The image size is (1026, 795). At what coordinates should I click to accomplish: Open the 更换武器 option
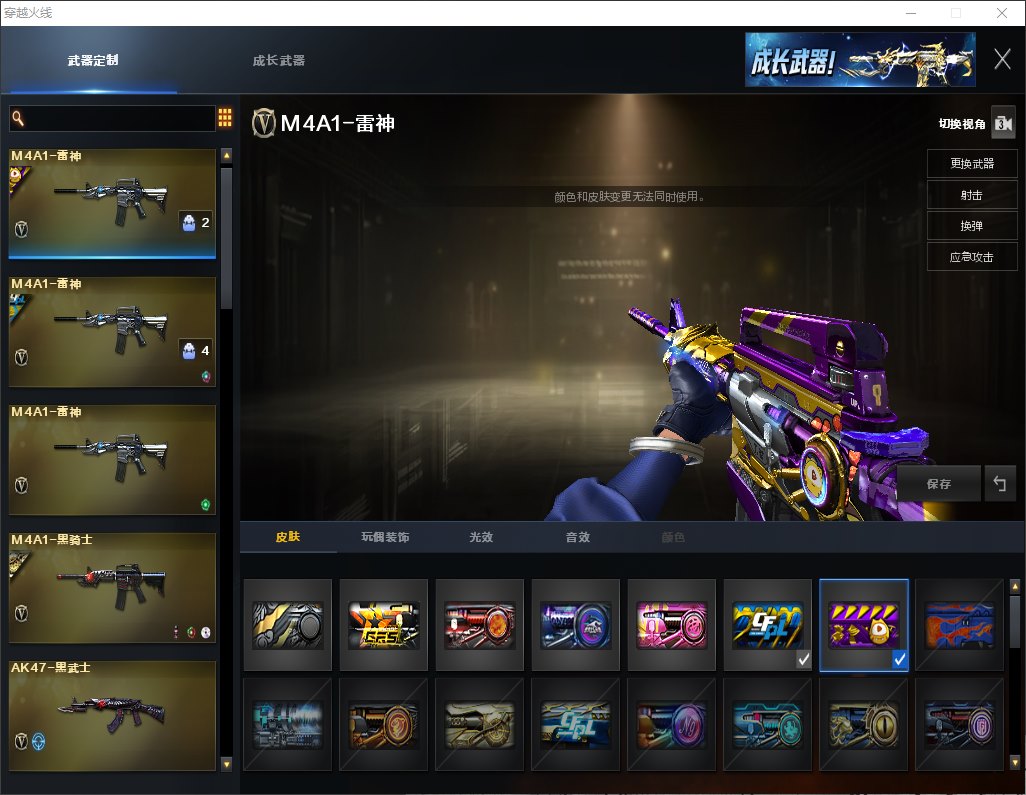(971, 164)
